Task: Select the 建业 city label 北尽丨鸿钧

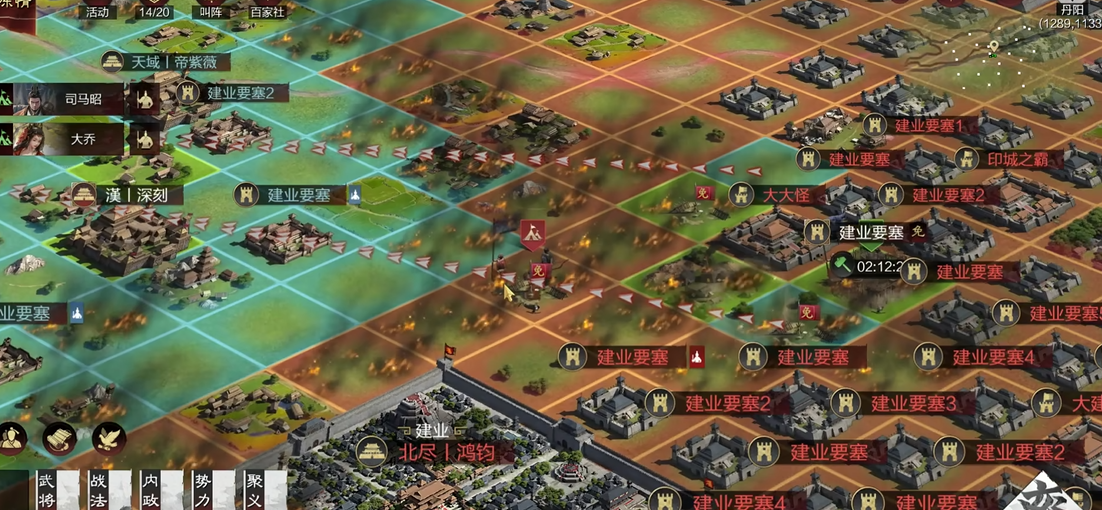Action: point(447,451)
